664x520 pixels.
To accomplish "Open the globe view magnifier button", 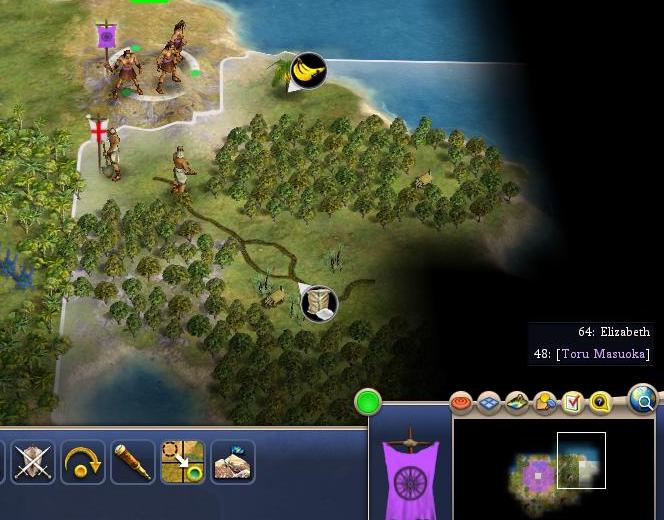I will 645,402.
